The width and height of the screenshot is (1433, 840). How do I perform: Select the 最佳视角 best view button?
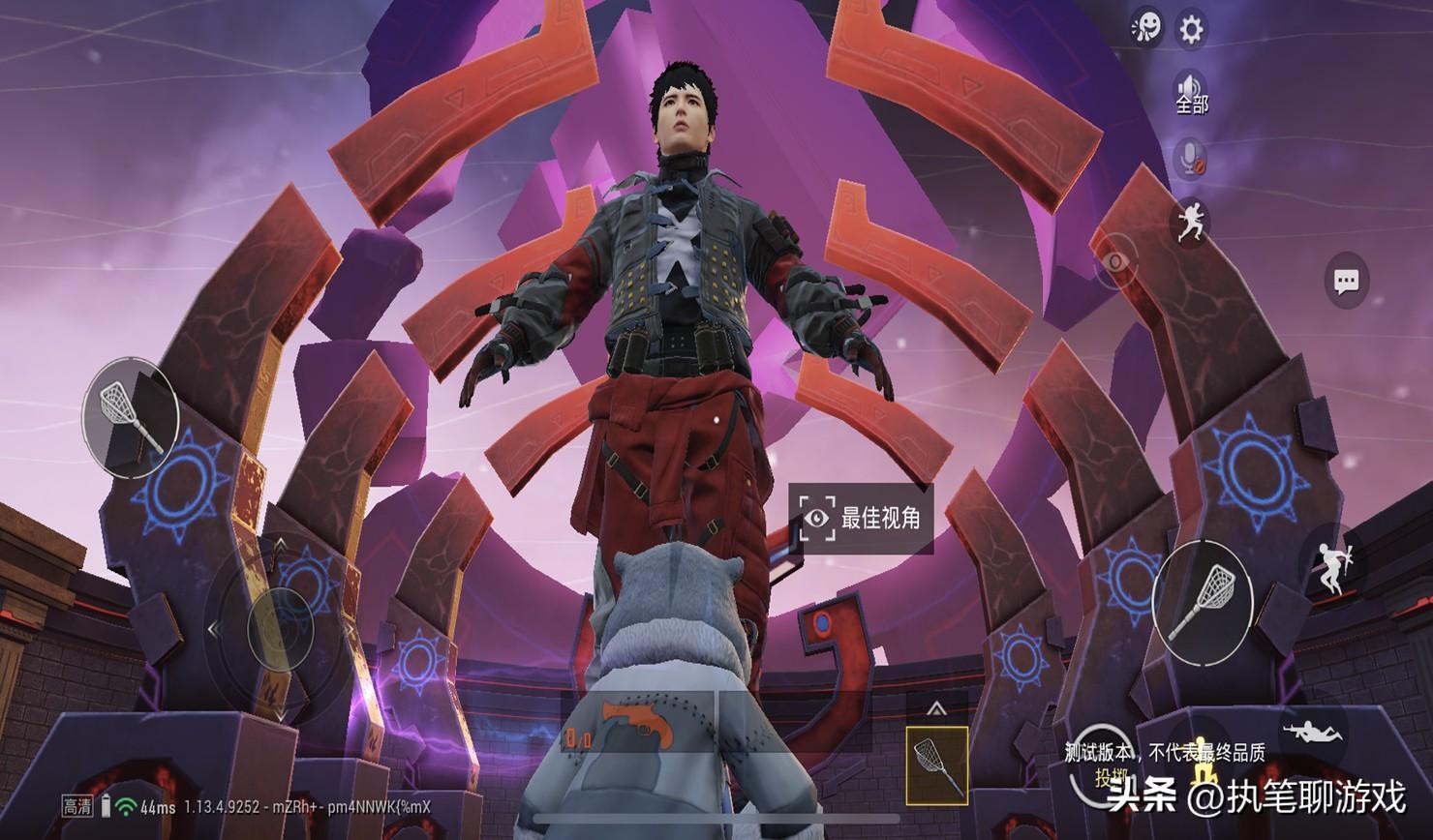pos(861,518)
